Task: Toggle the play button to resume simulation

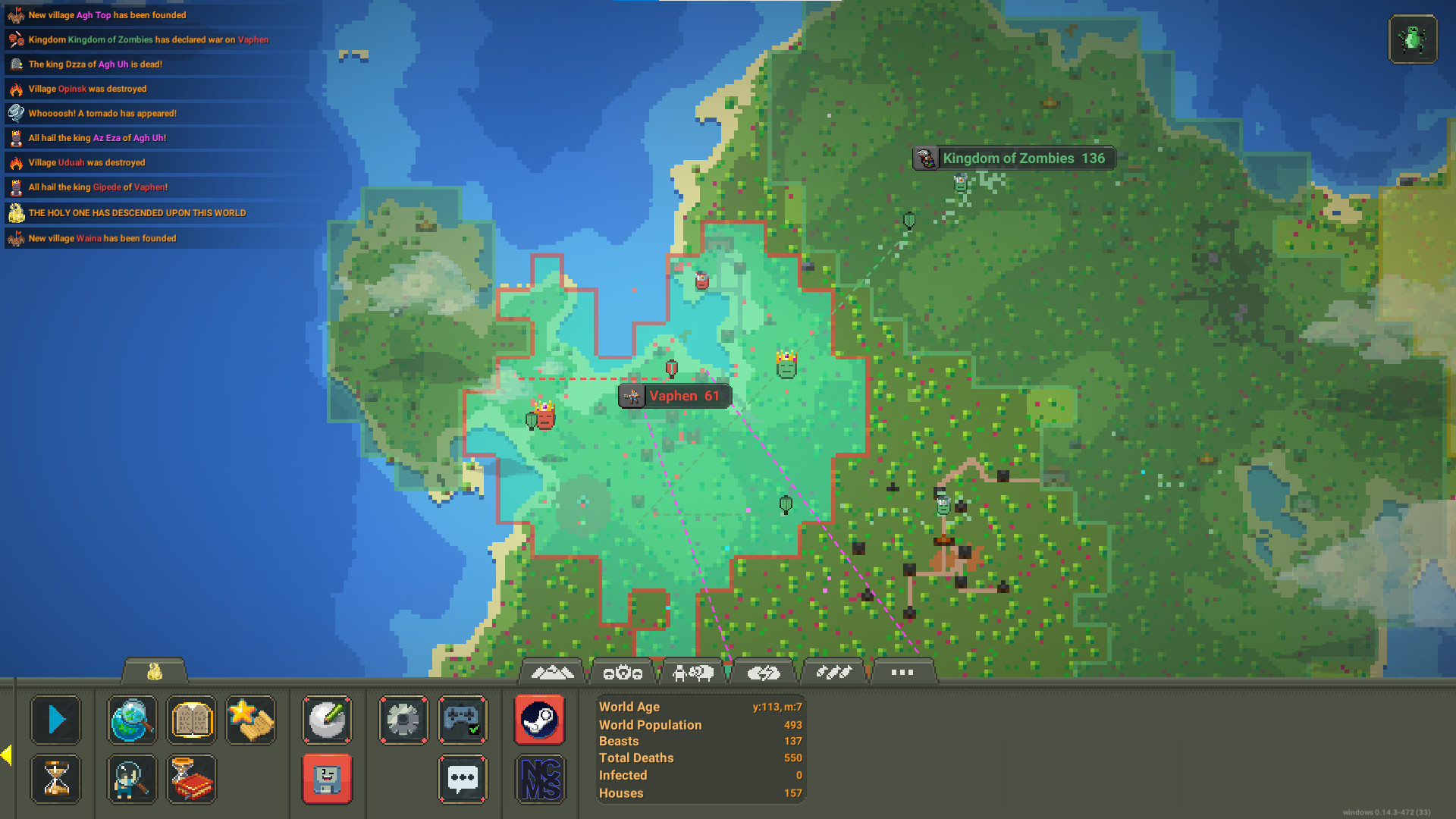Action: pos(55,720)
